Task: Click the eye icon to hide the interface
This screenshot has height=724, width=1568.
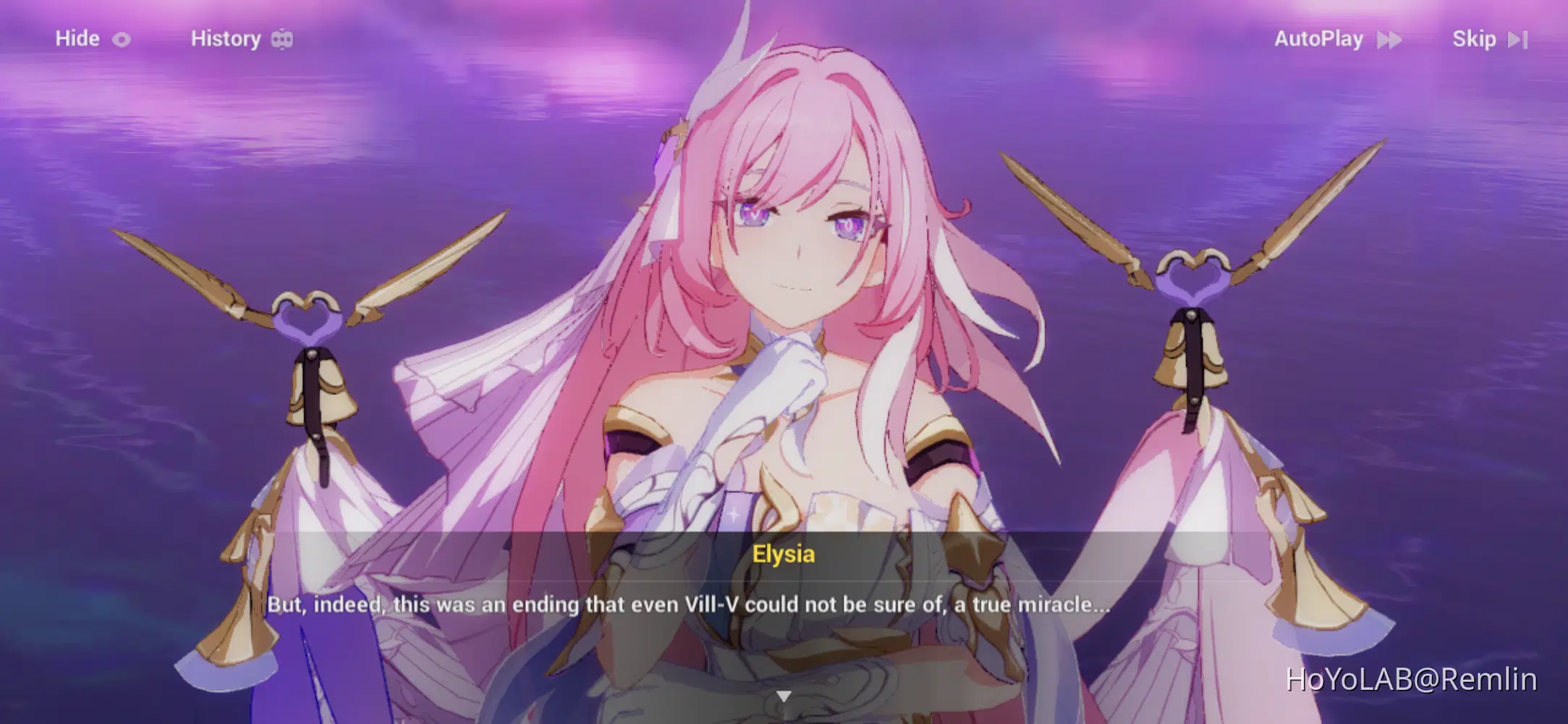Action: coord(122,39)
